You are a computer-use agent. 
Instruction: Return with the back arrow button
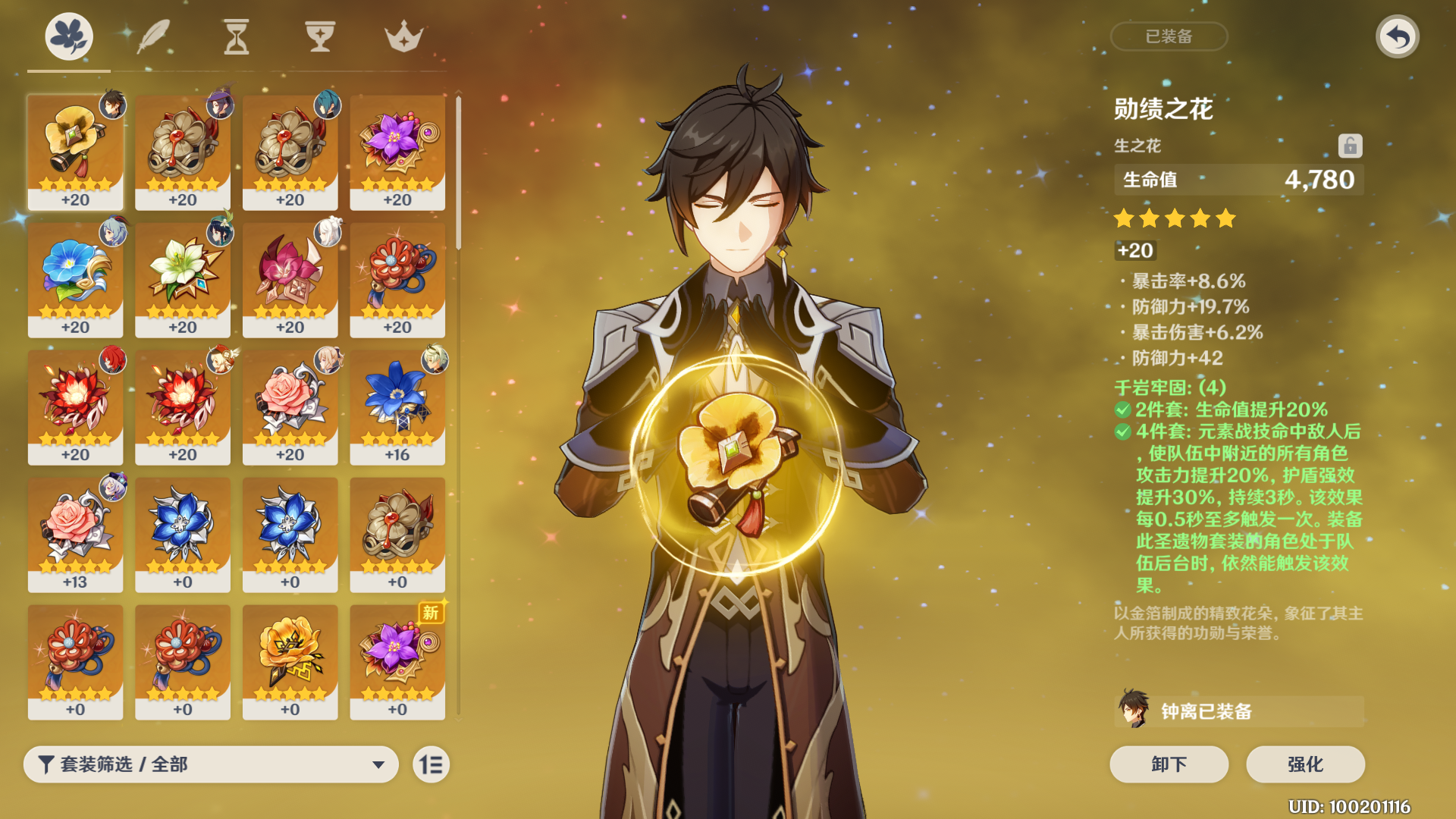tap(1397, 36)
